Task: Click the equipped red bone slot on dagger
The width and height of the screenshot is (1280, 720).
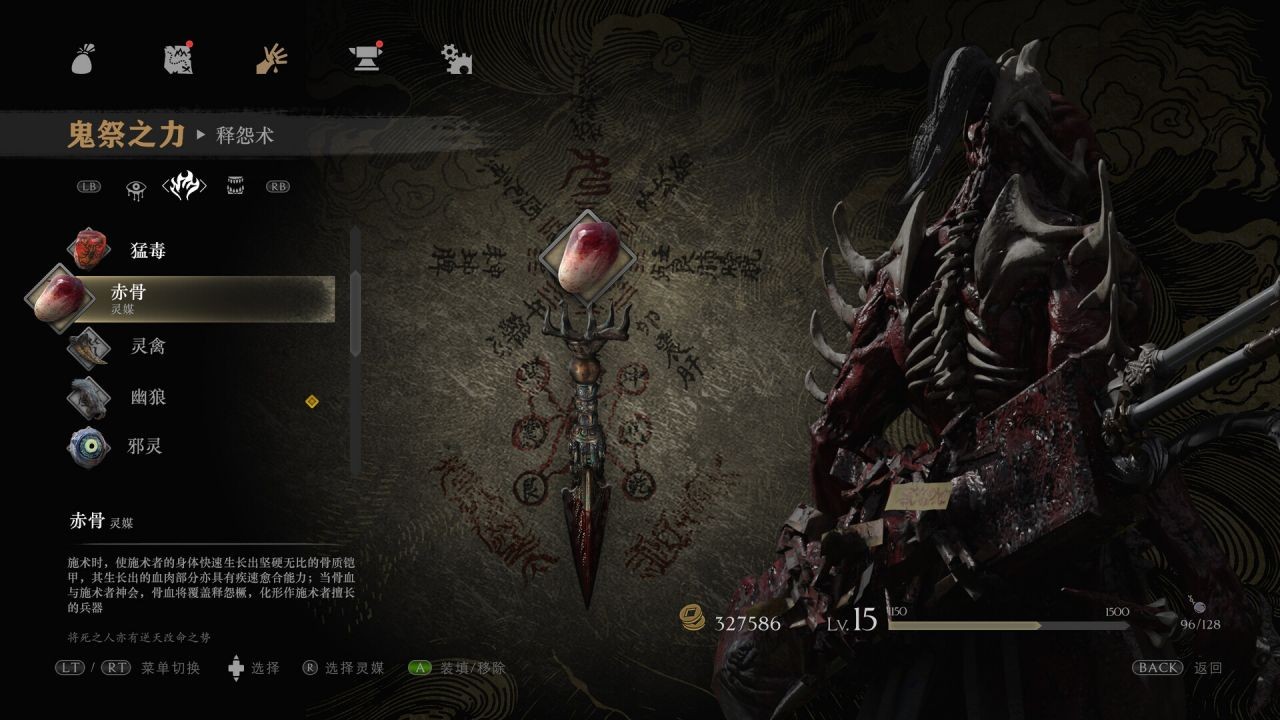Action: (x=587, y=259)
